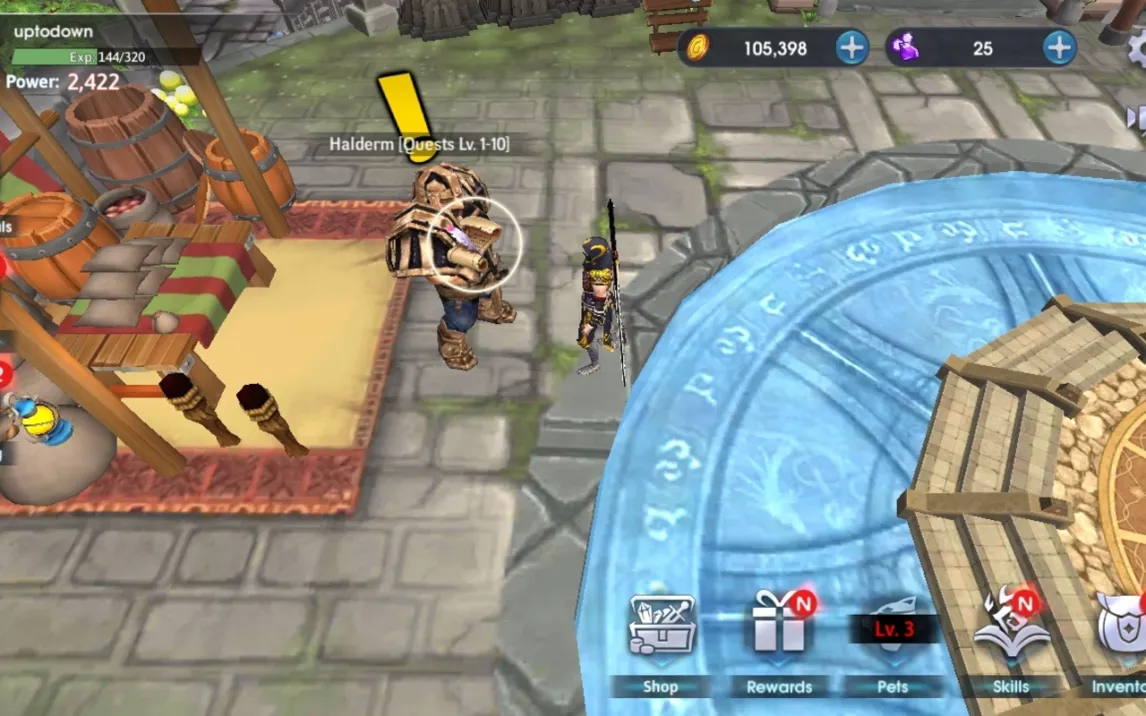Image resolution: width=1146 pixels, height=716 pixels.
Task: Open the Skills book menu
Action: 1010,640
